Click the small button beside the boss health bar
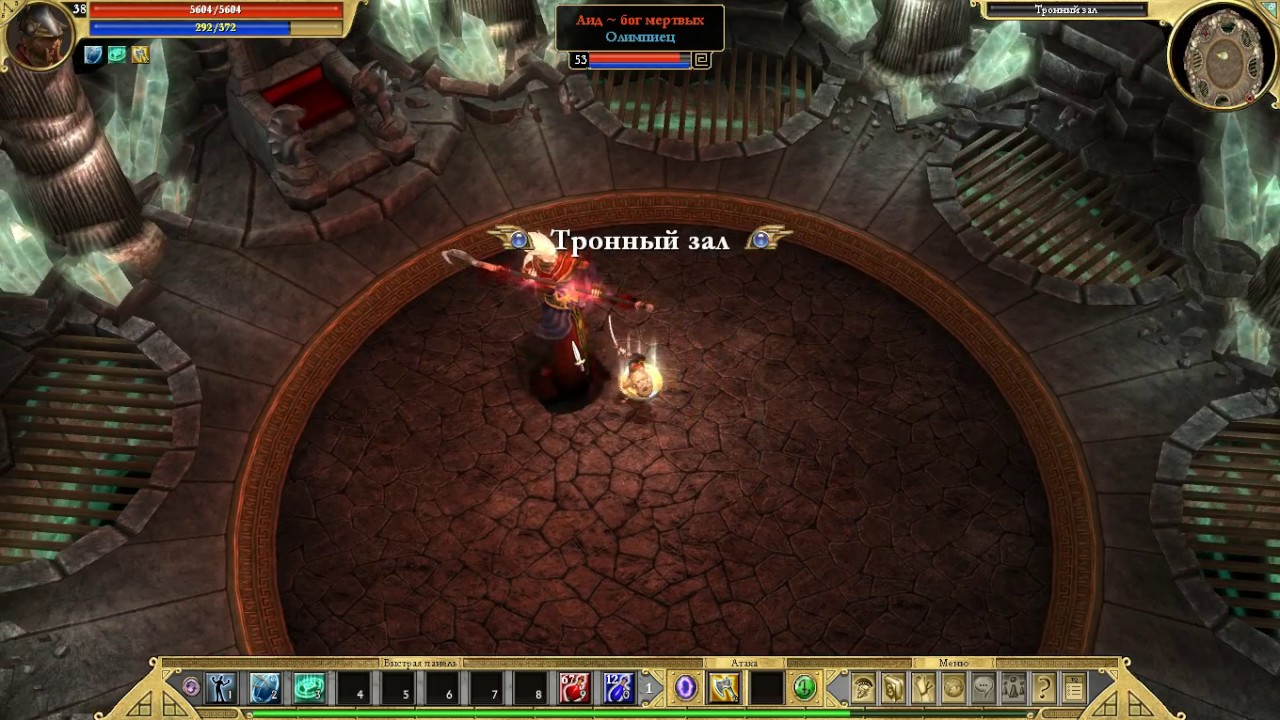This screenshot has width=1280, height=720. 701,60
